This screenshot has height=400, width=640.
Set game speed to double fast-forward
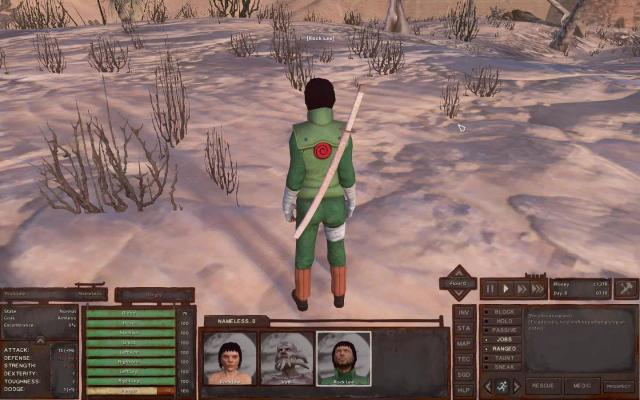click(x=521, y=288)
